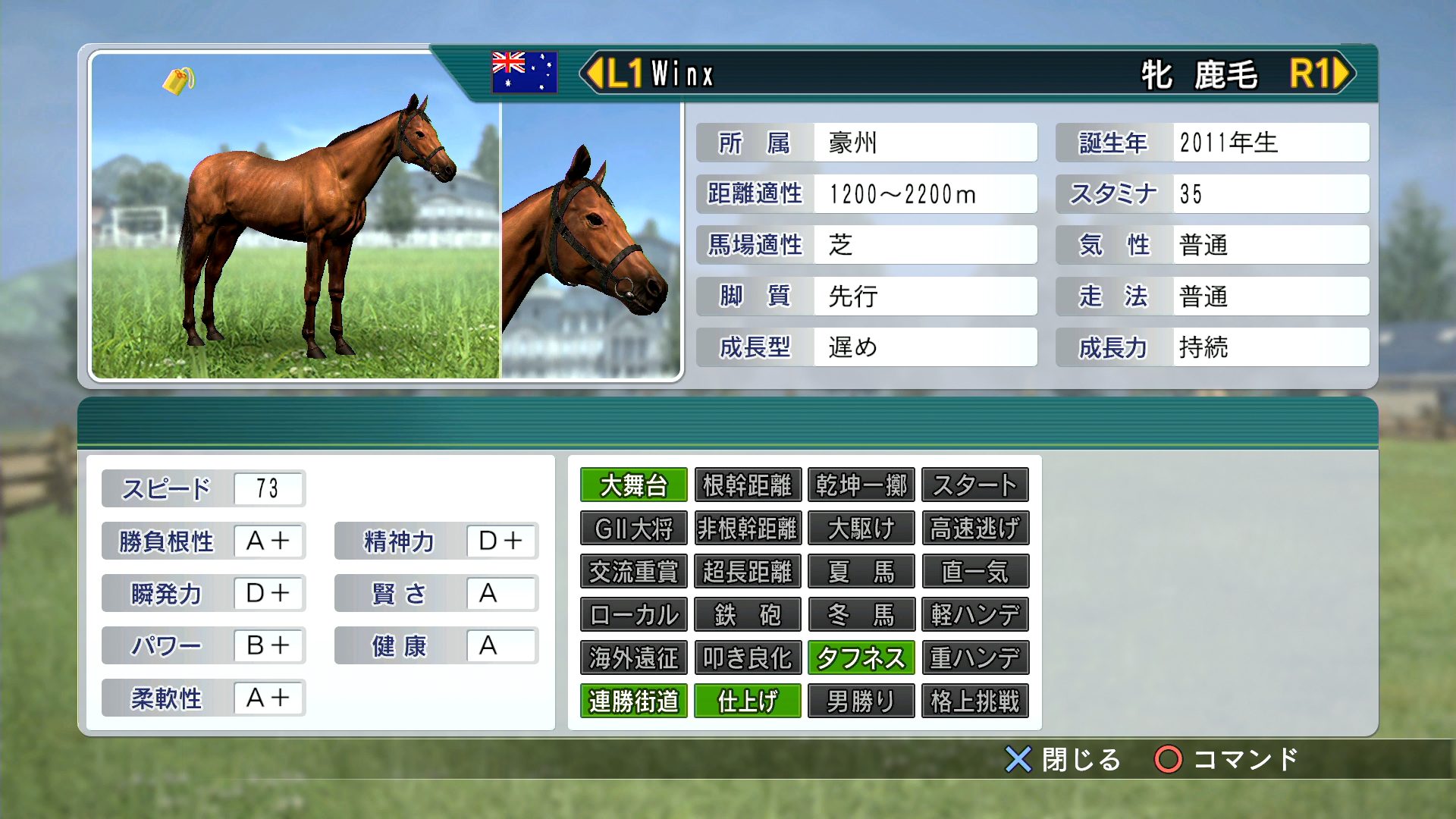The image size is (1456, 819).
Task: Select the GII大将 trait tile
Action: (633, 529)
